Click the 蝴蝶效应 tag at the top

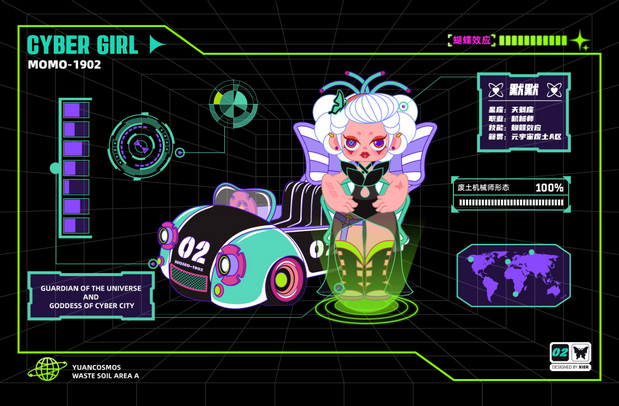(472, 41)
